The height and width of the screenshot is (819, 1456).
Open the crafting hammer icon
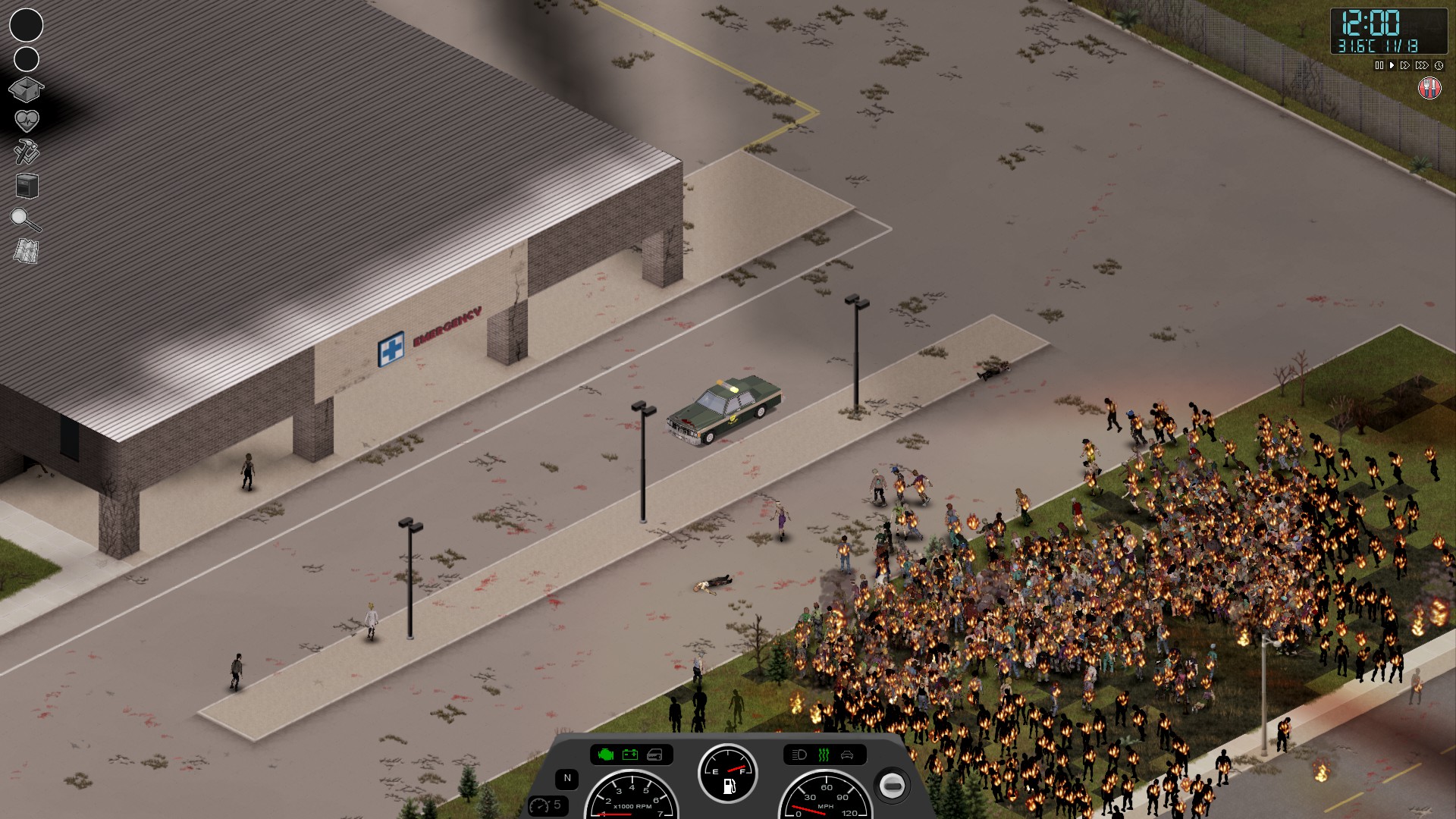[x=25, y=149]
